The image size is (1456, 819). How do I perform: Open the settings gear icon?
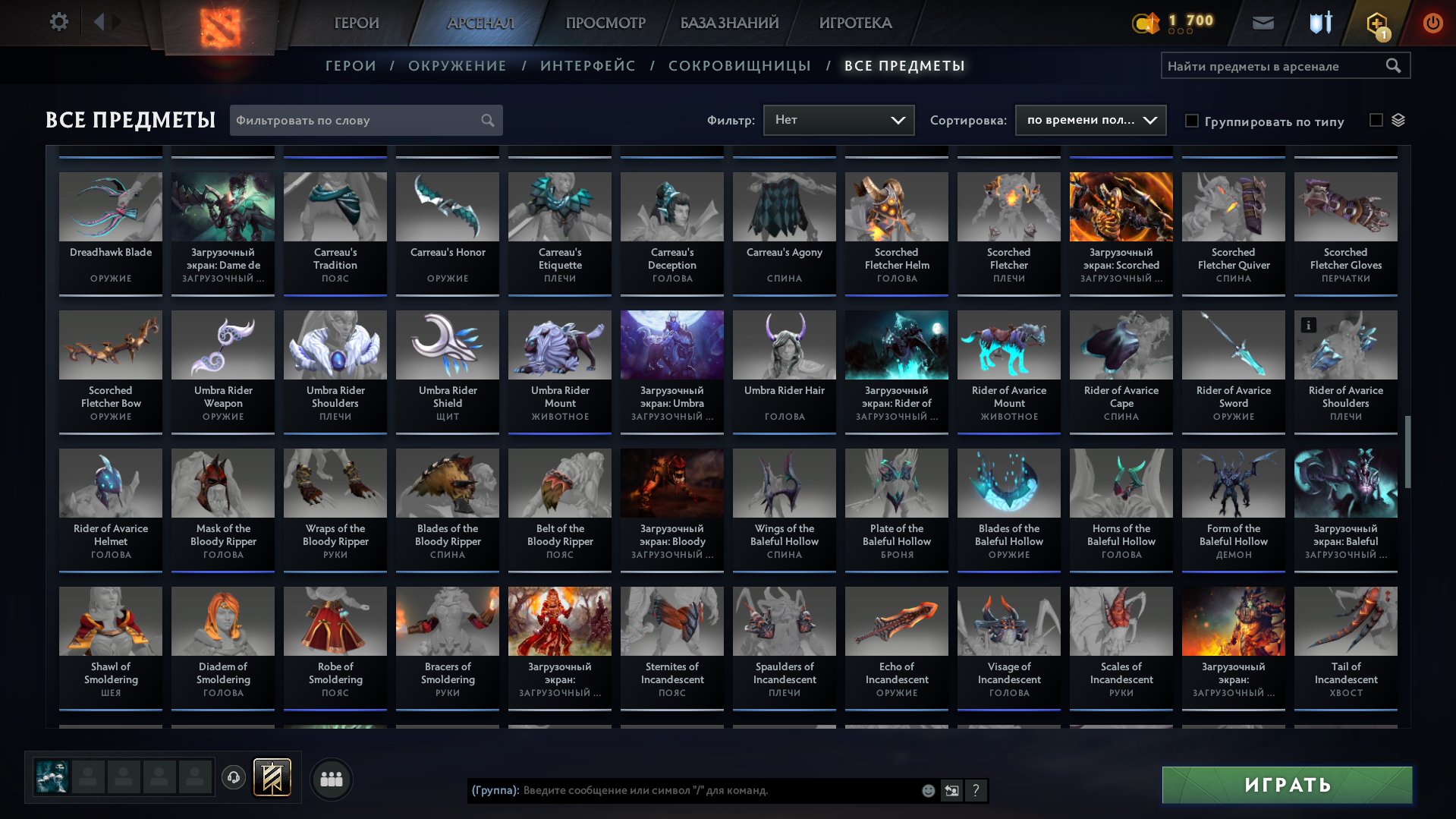(58, 22)
